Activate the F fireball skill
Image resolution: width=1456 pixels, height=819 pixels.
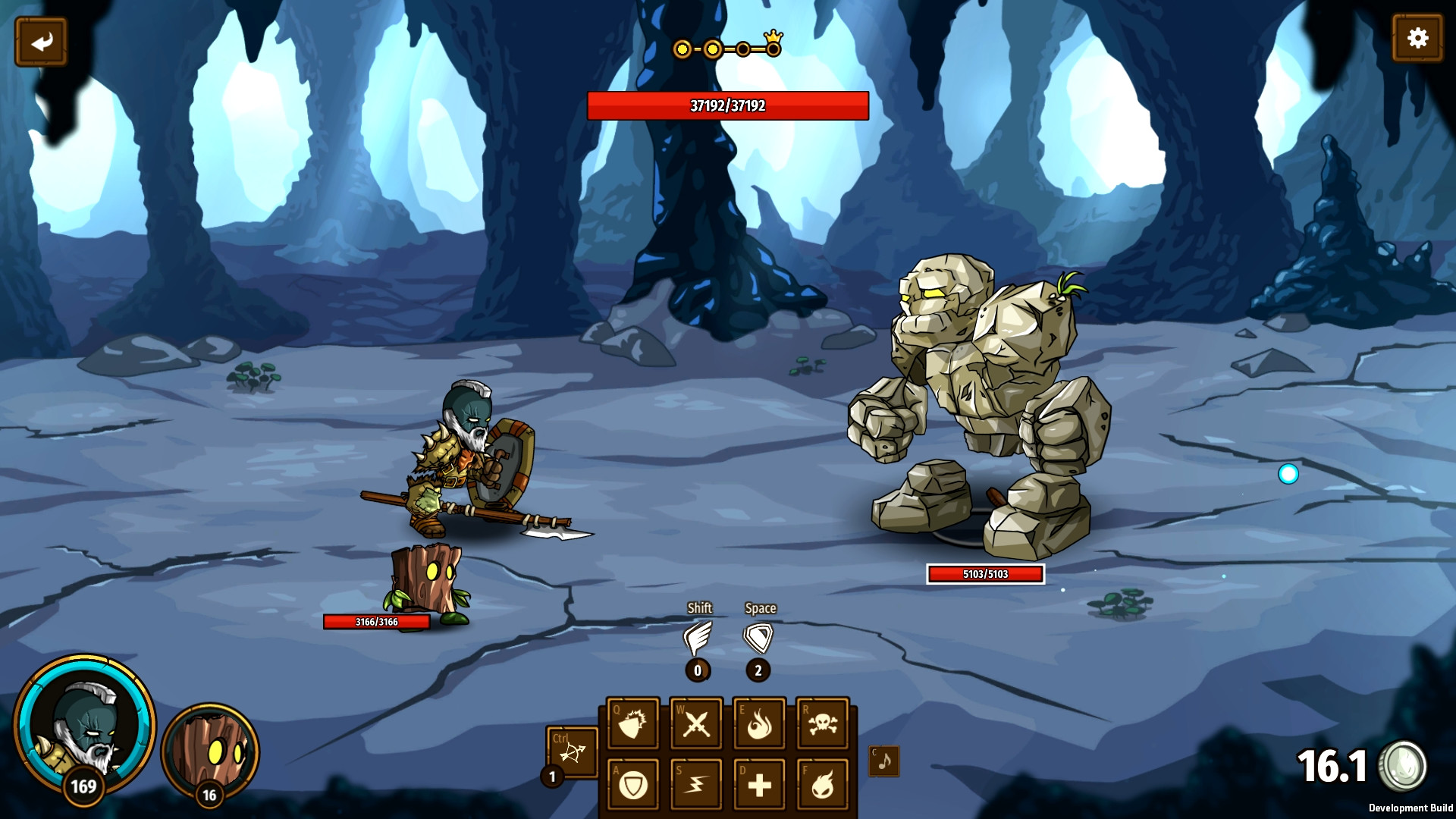pos(824,784)
